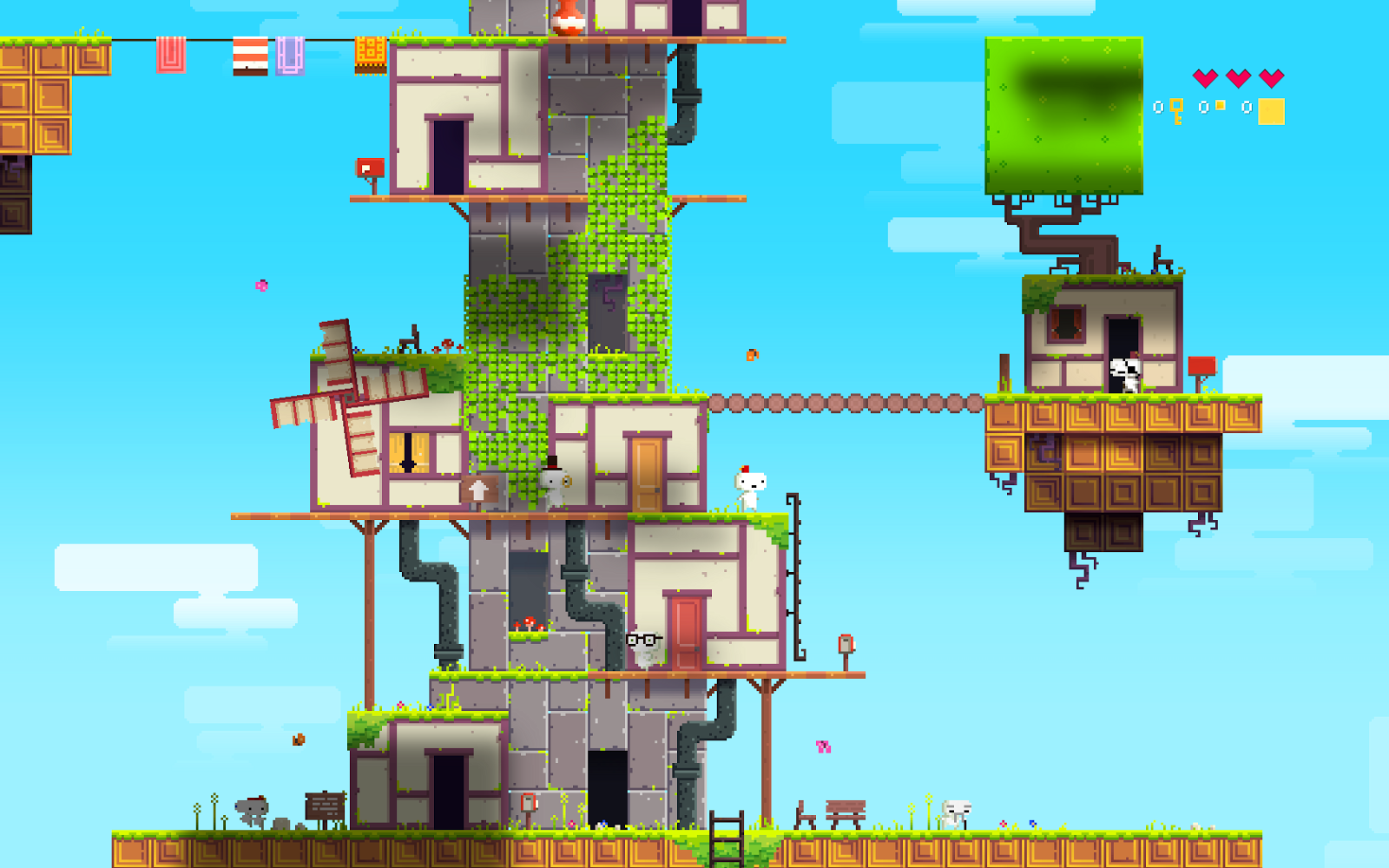This screenshot has height=868, width=1389.
Task: Click the white arrow marker above the doorway
Action: click(476, 490)
